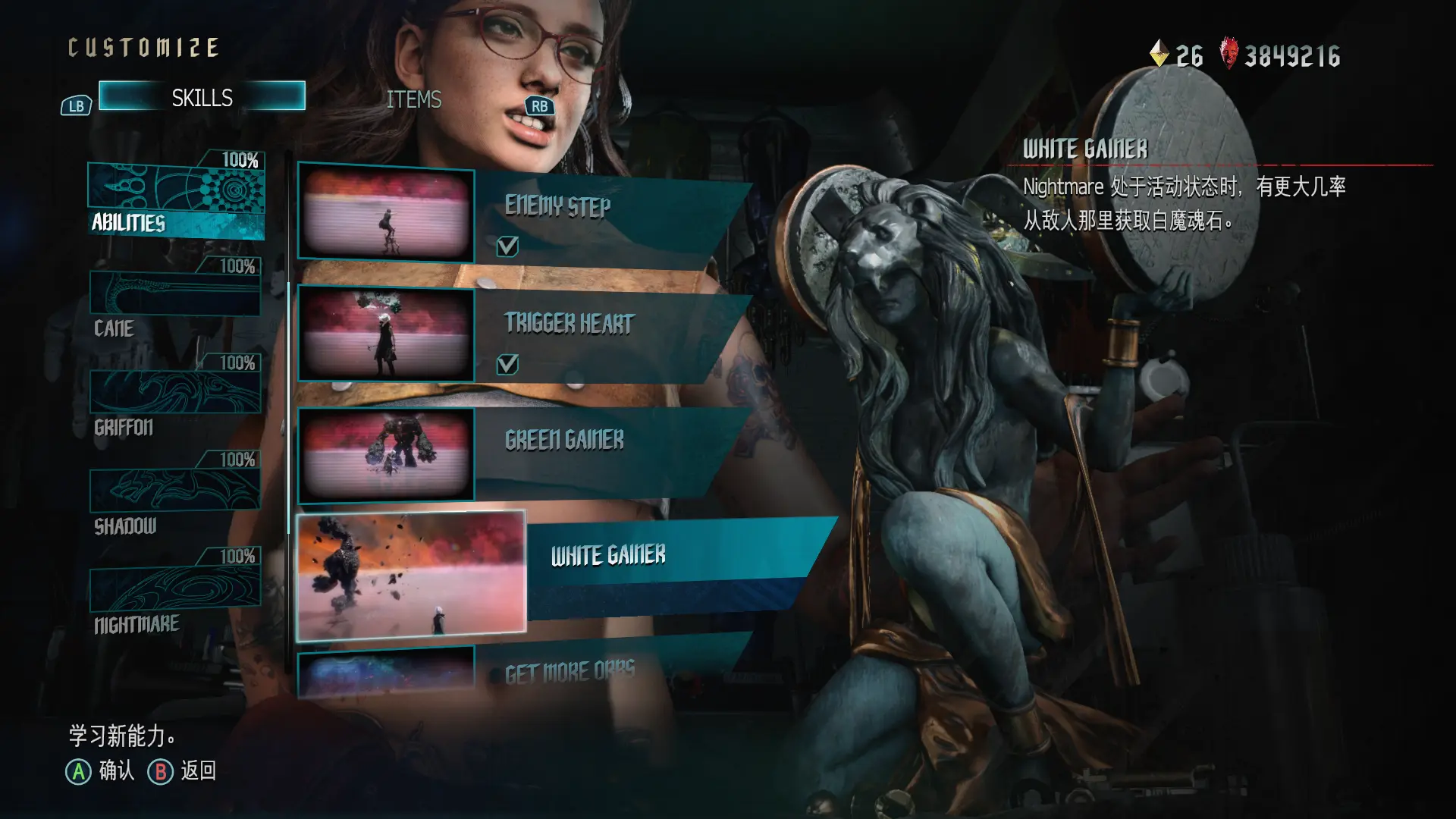Open the Griffon skill category
Viewport: 1456px width, 819px height.
coord(175,400)
